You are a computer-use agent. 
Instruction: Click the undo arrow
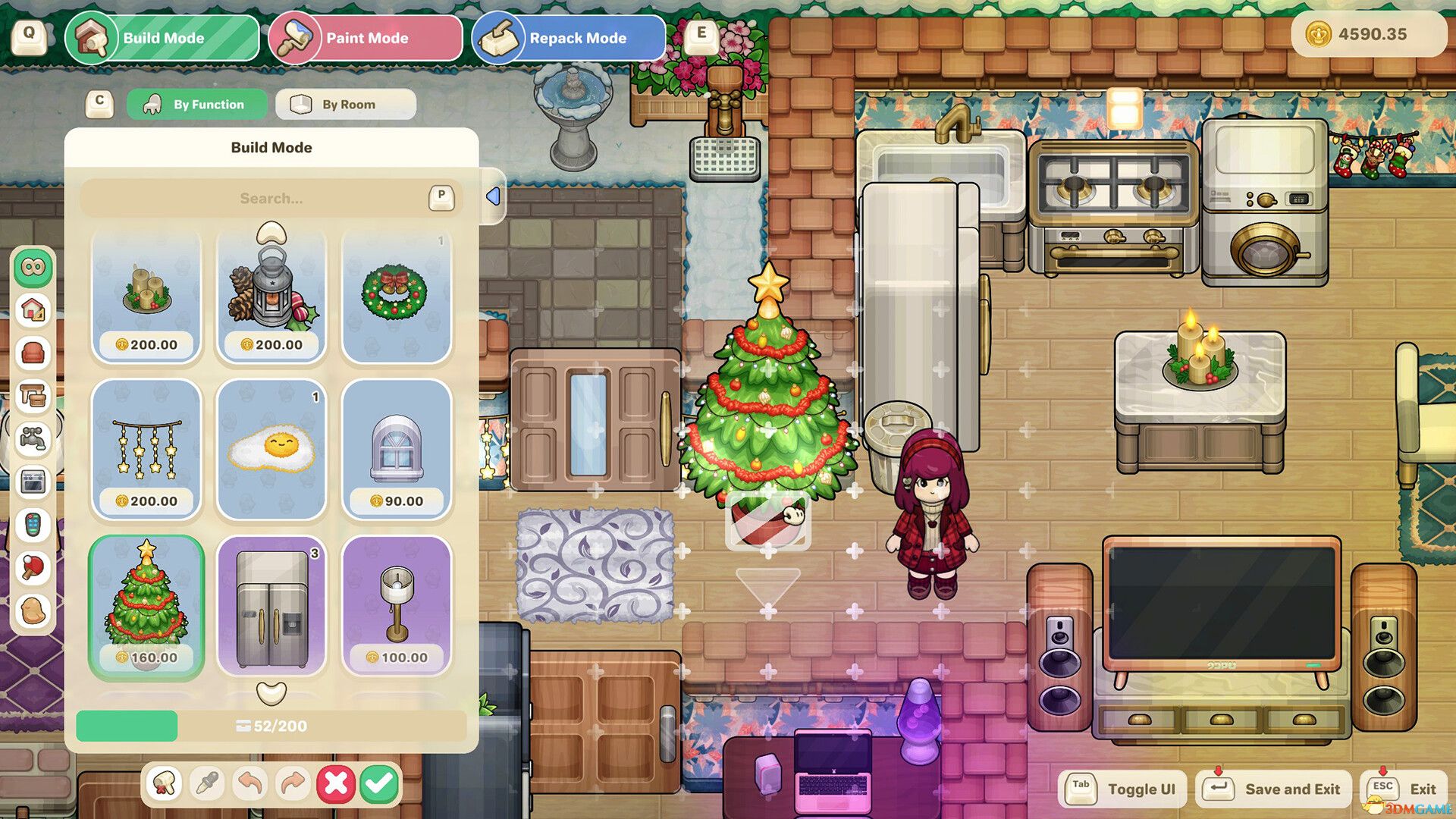click(x=250, y=783)
